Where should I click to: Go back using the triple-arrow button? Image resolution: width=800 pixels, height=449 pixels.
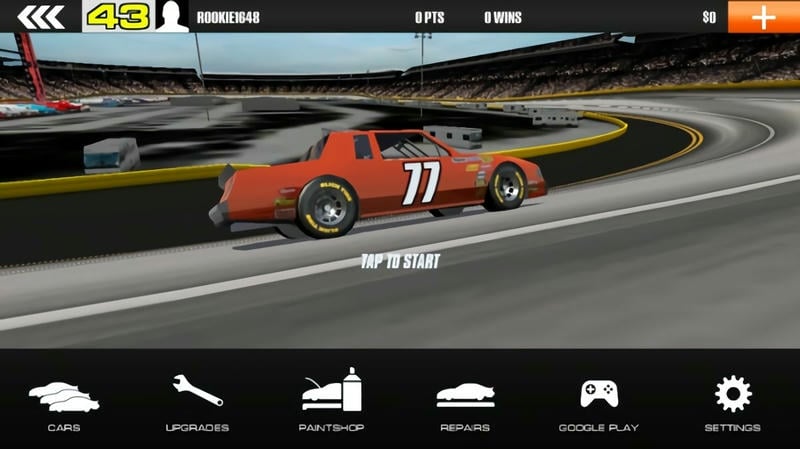[x=40, y=17]
